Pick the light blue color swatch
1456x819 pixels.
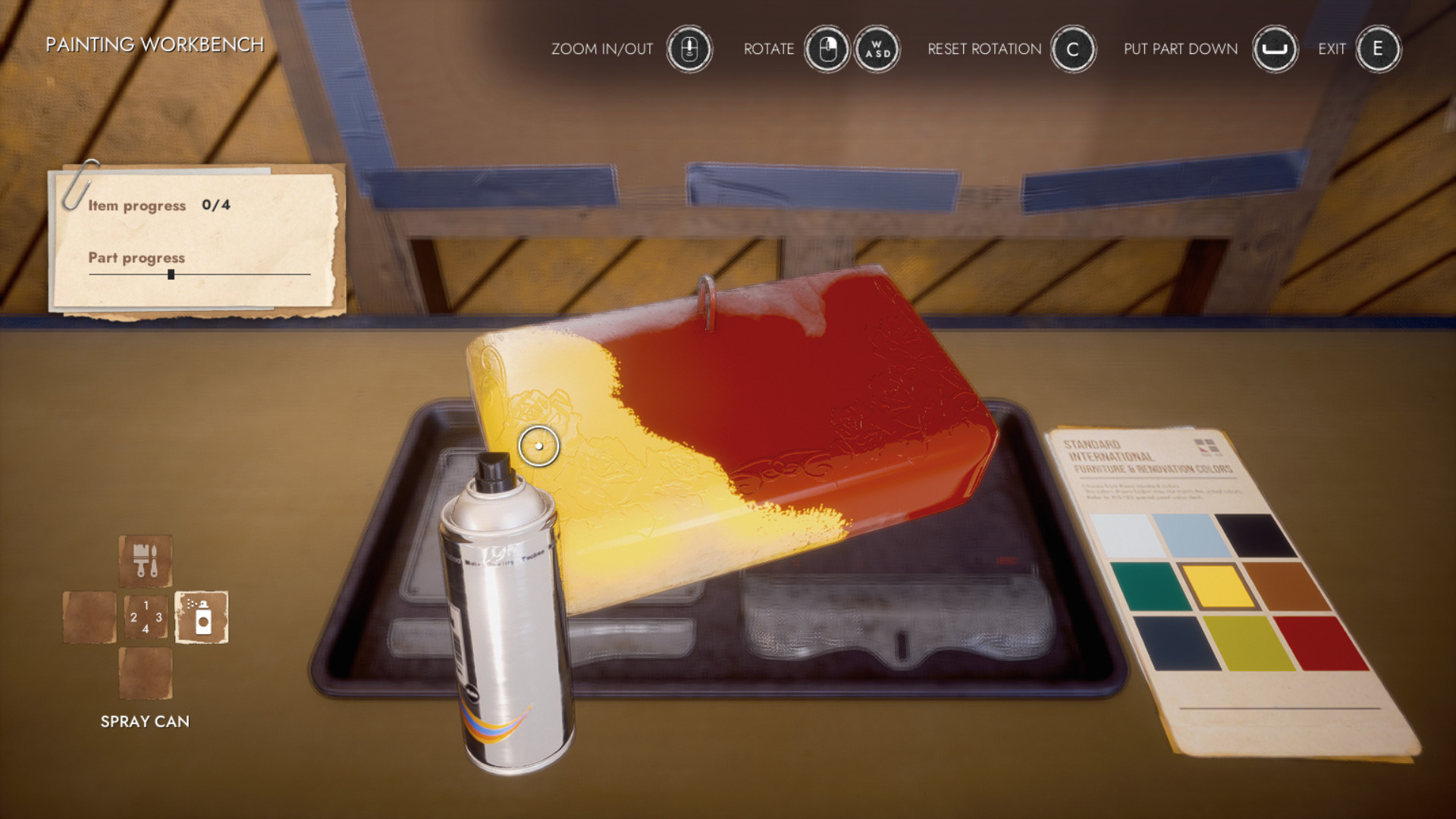point(1190,535)
